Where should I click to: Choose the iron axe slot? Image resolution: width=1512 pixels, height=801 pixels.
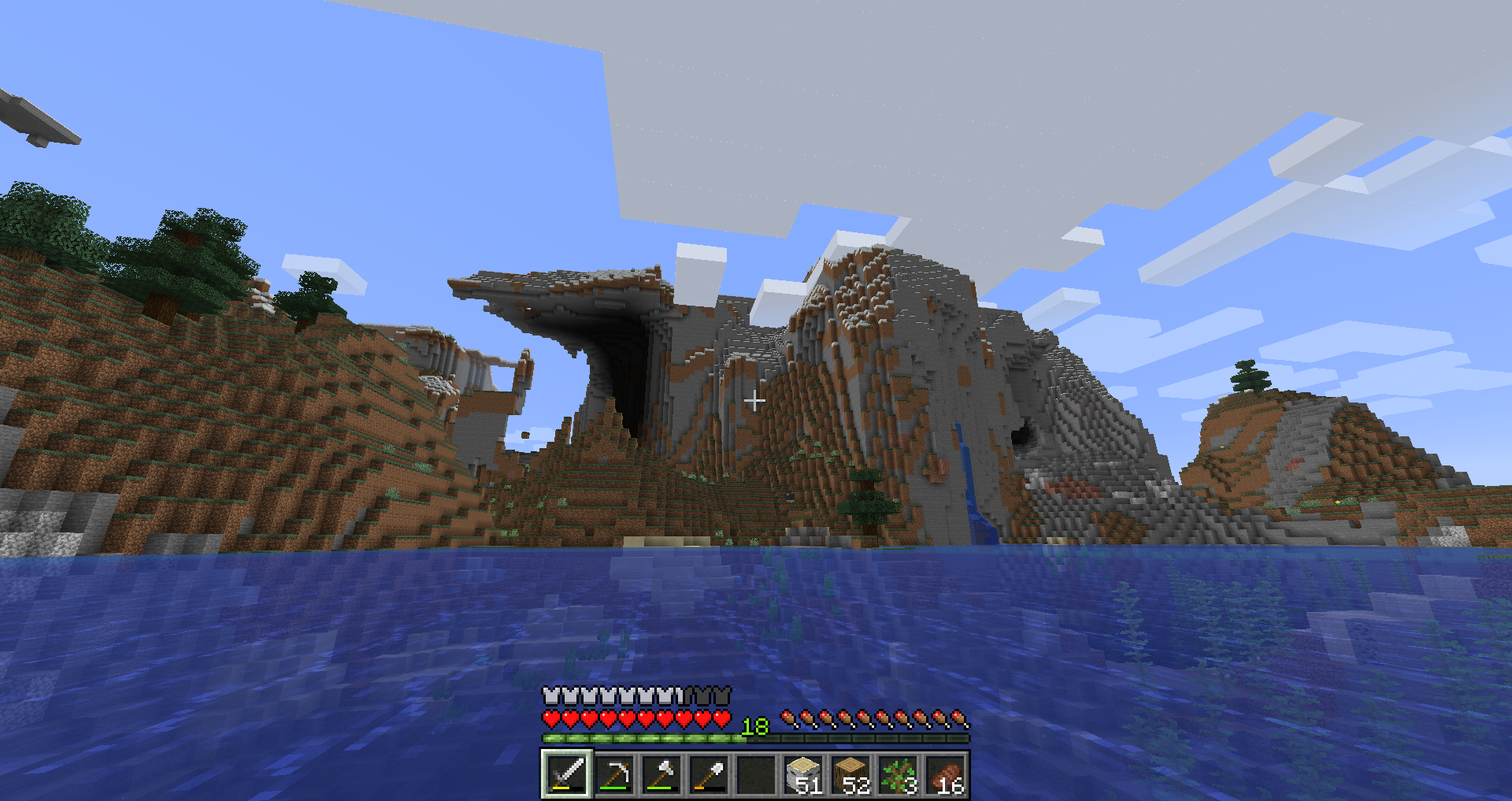coord(661,774)
